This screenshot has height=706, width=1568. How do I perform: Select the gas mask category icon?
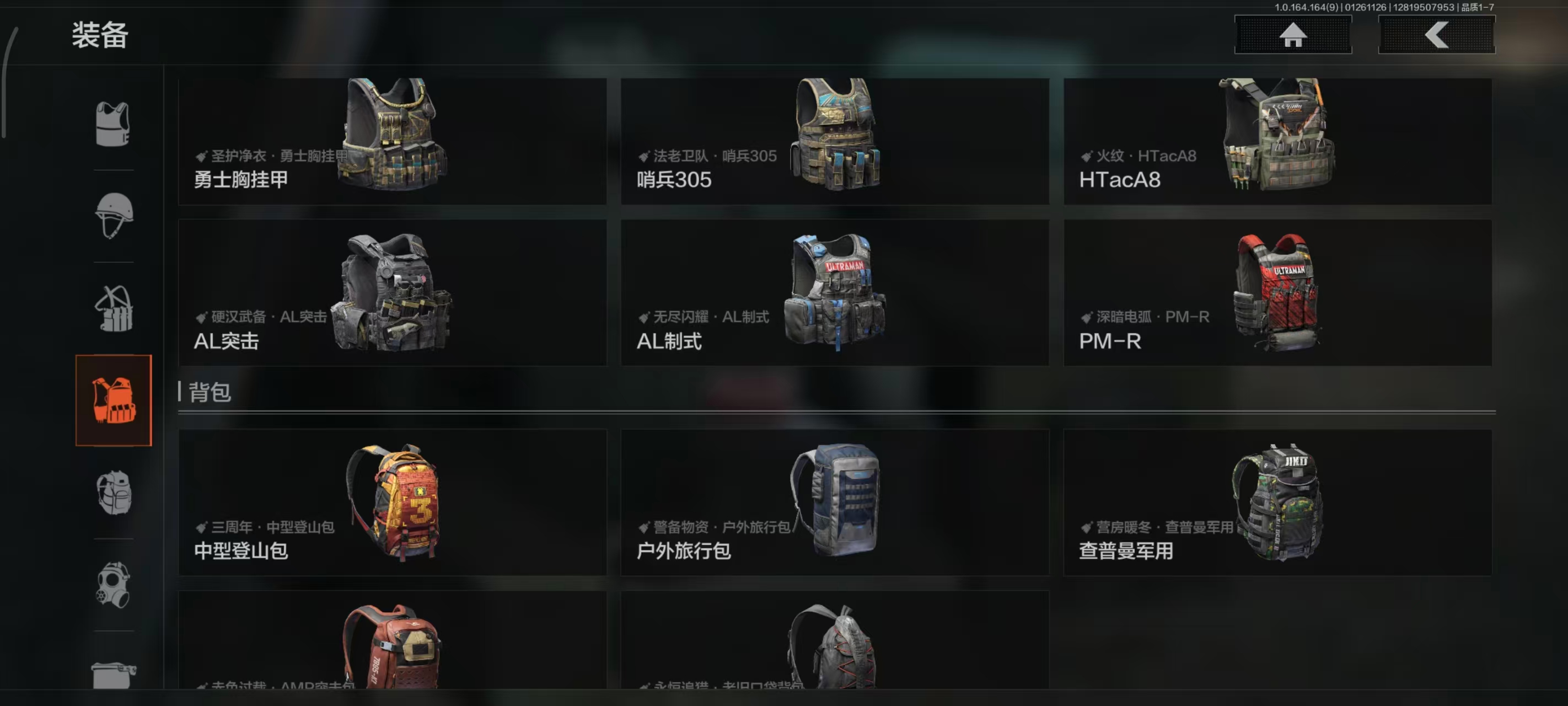(x=114, y=584)
